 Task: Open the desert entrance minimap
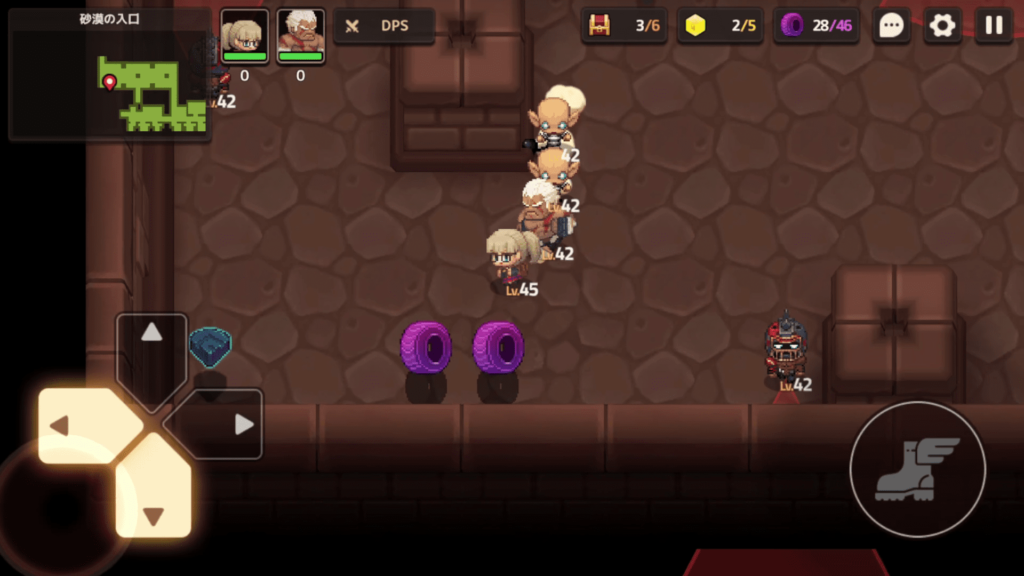(109, 75)
